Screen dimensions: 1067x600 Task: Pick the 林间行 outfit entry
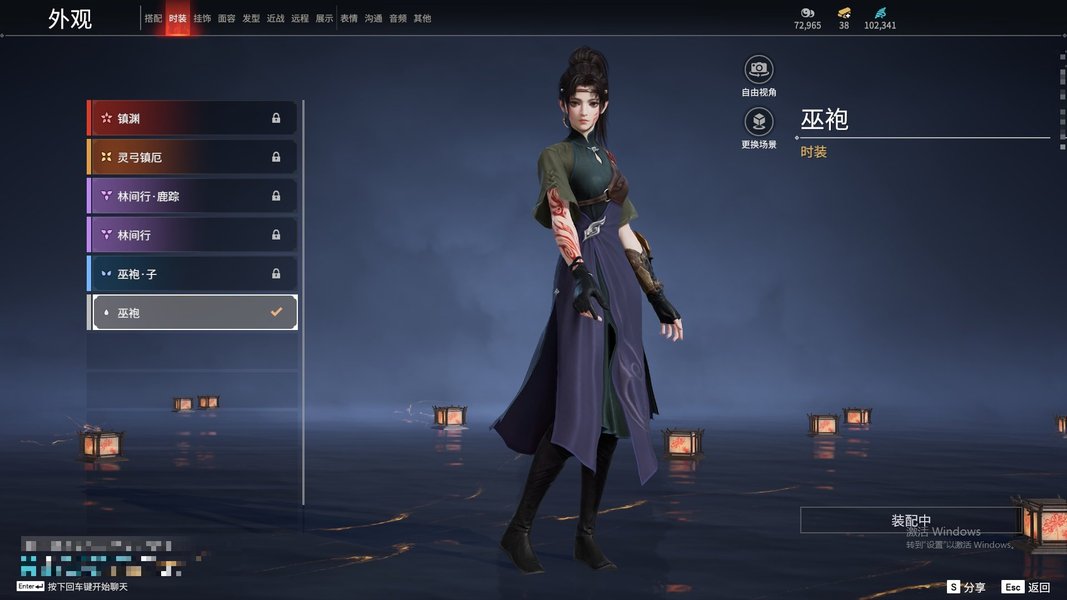click(193, 235)
